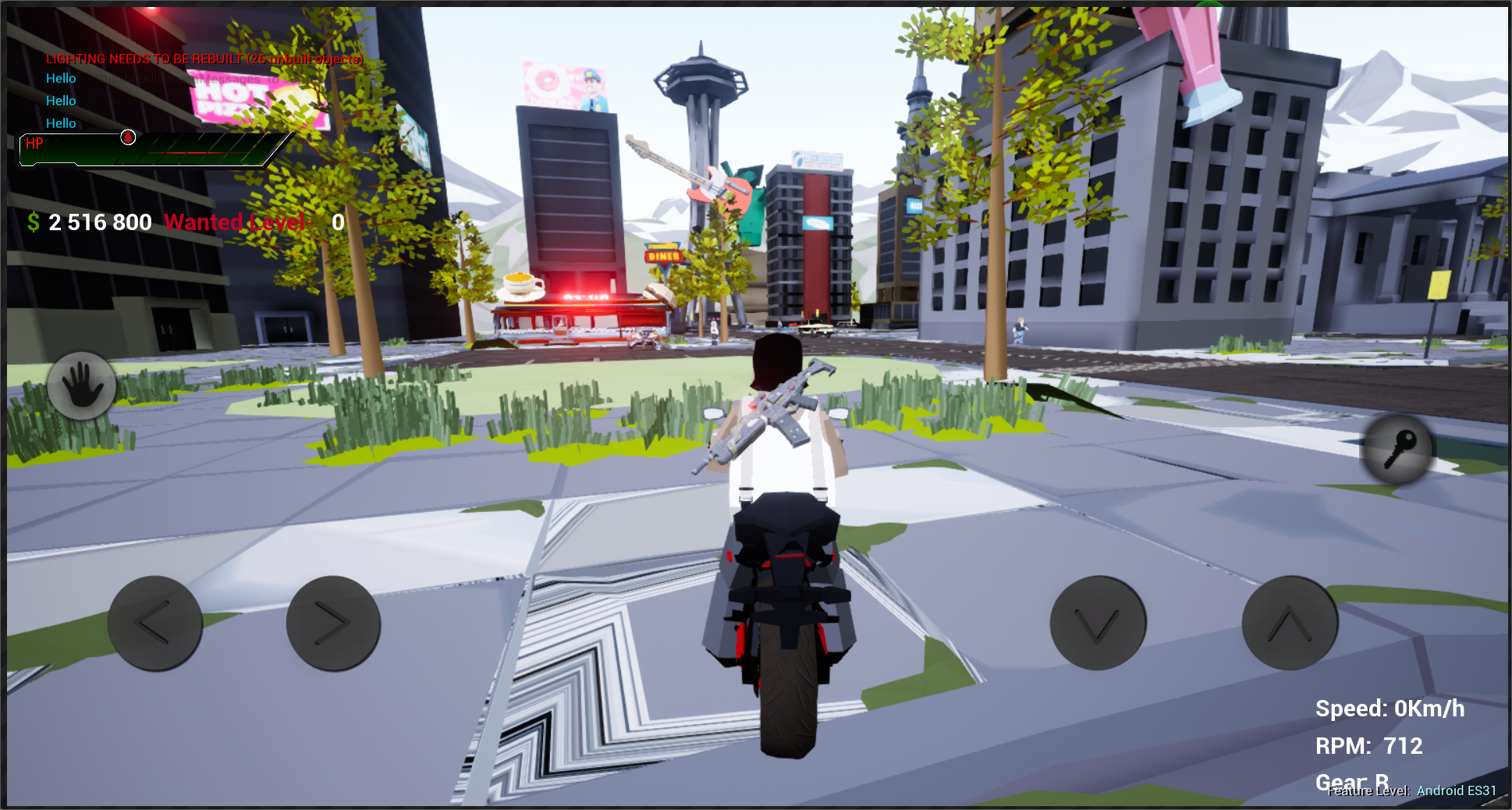Click the blood drop marker on the HP bar

point(126,137)
